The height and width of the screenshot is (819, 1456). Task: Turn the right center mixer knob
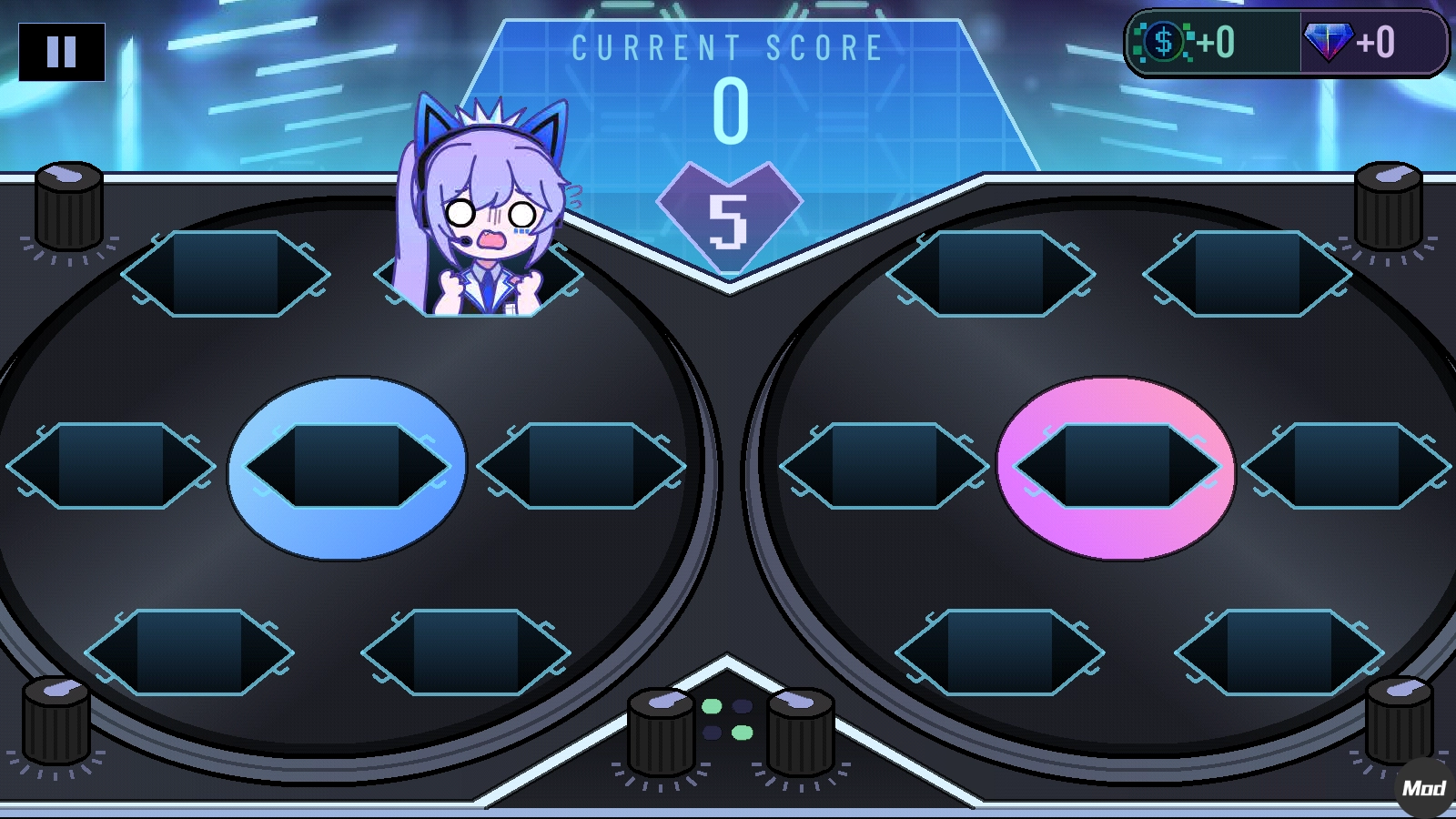[798, 728]
